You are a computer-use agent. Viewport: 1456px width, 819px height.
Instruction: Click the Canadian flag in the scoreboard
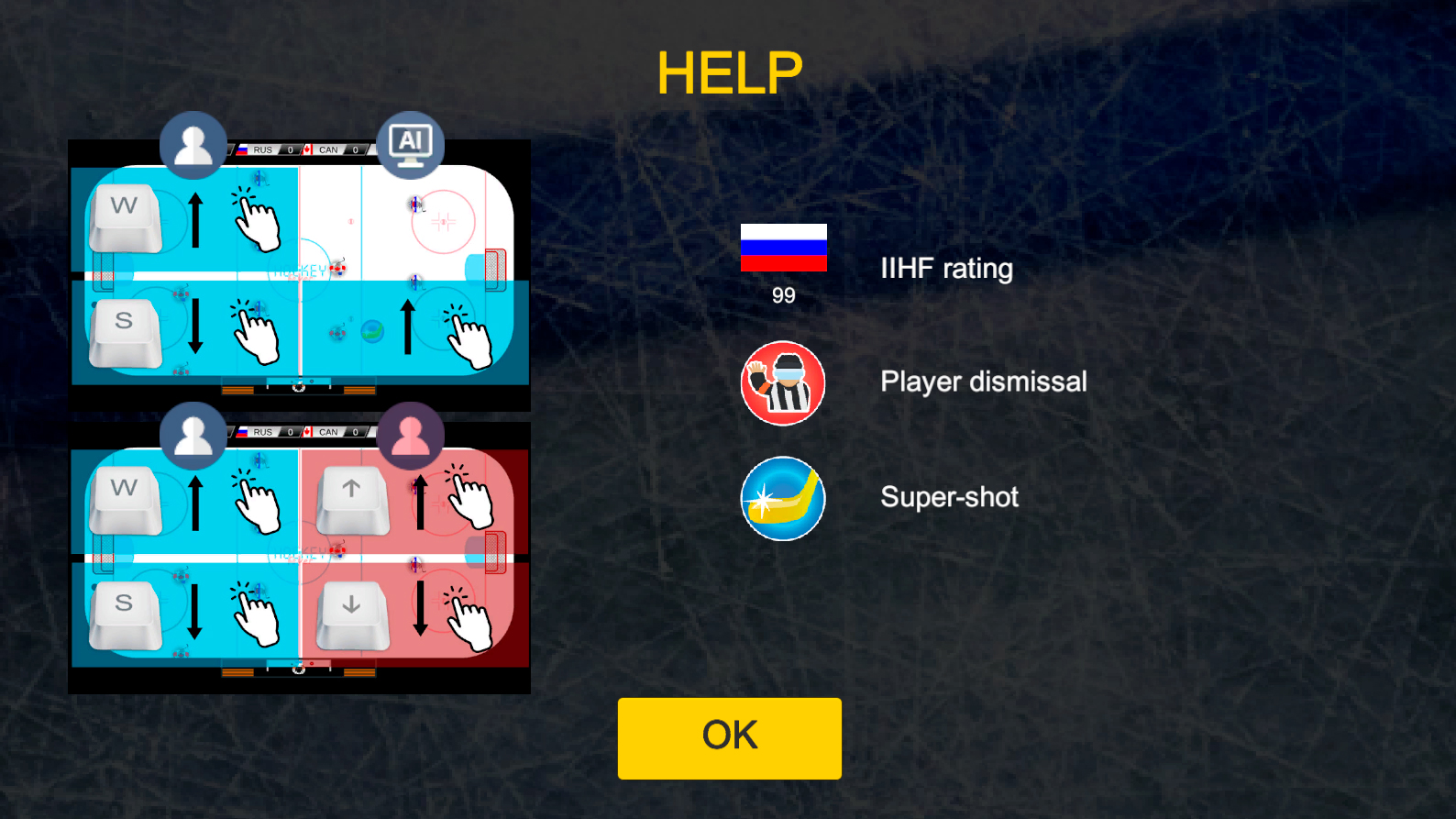tap(306, 149)
